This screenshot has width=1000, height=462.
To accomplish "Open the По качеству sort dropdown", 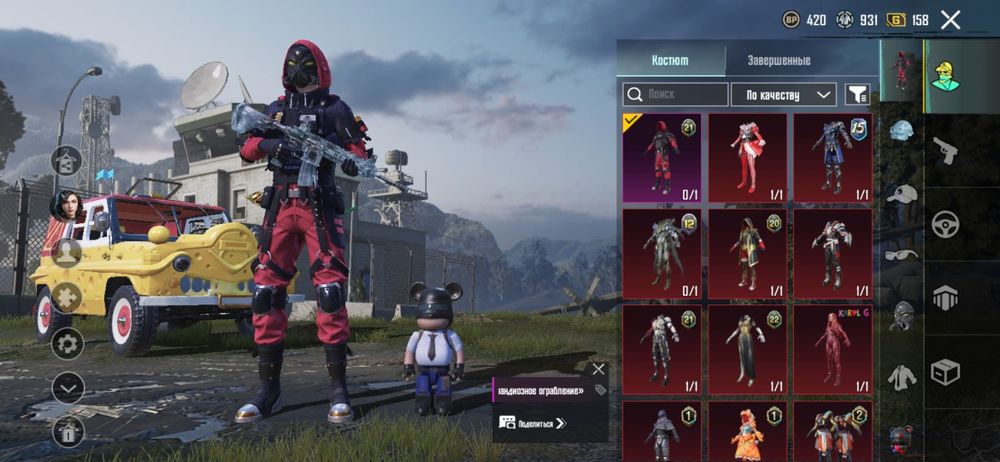I will (x=783, y=94).
